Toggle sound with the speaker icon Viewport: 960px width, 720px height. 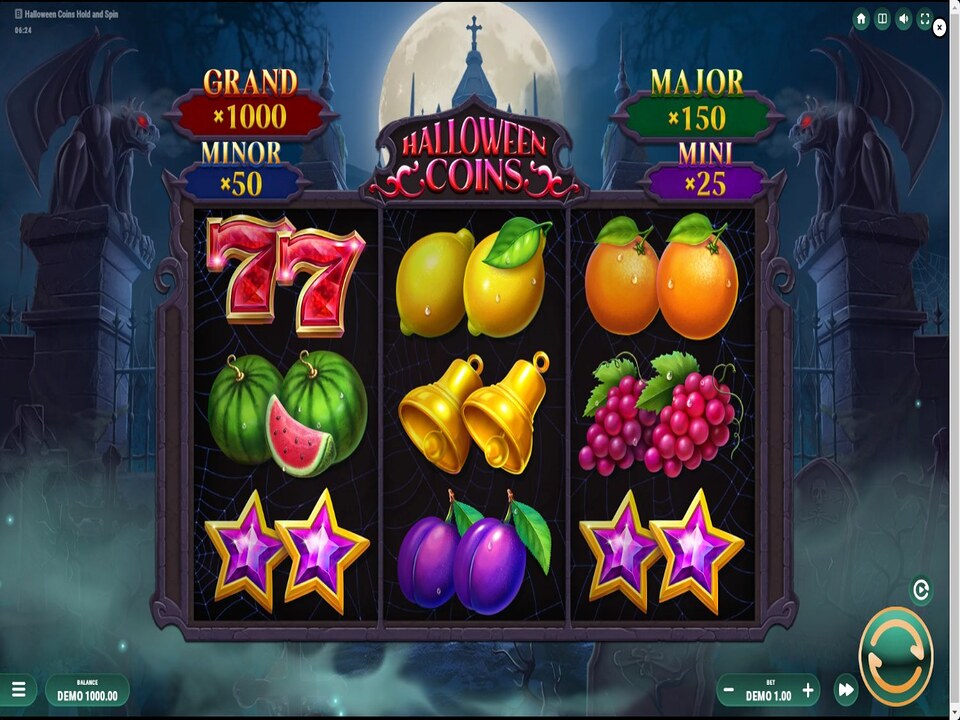(904, 19)
